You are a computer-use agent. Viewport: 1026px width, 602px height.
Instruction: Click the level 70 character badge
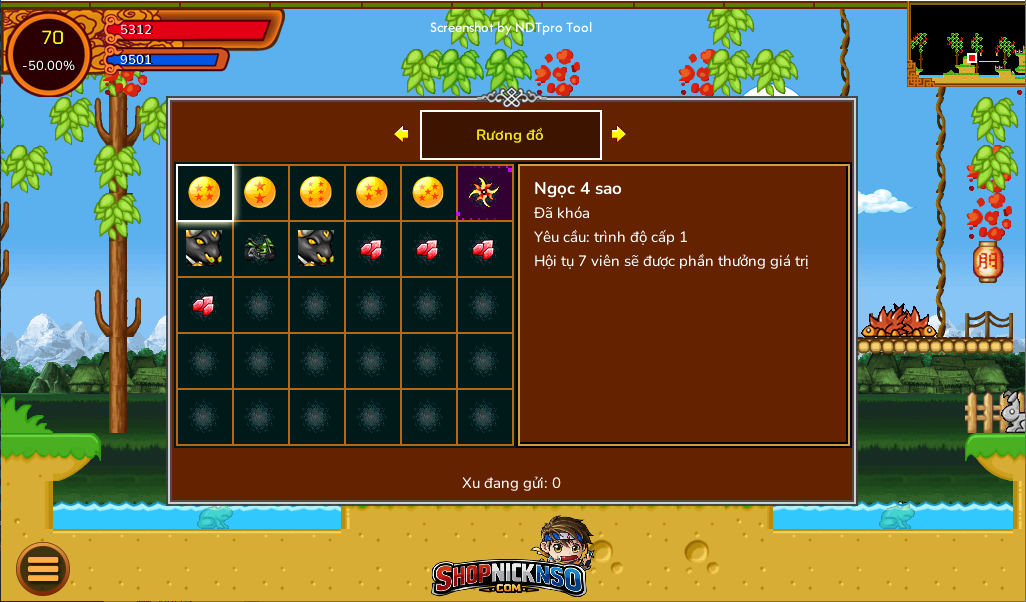click(x=51, y=52)
